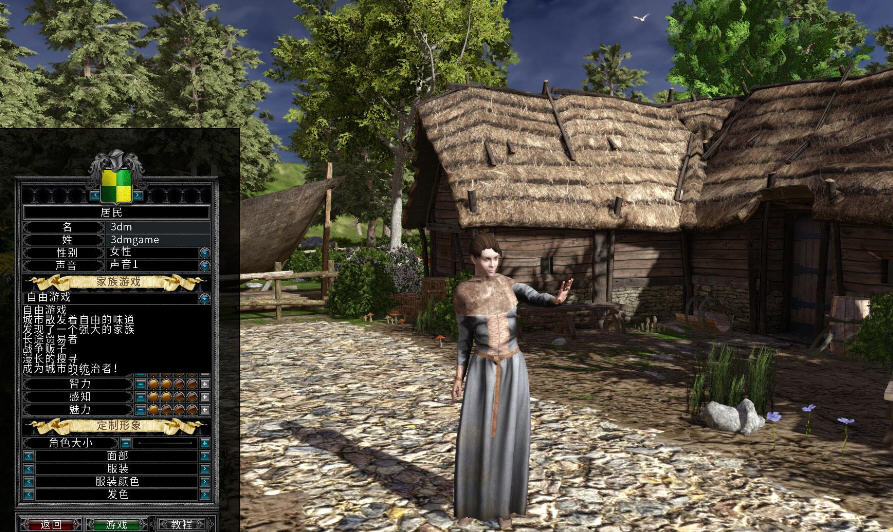Increase 感知 perception with the plus button
893x532 pixels.
pyautogui.click(x=205, y=396)
